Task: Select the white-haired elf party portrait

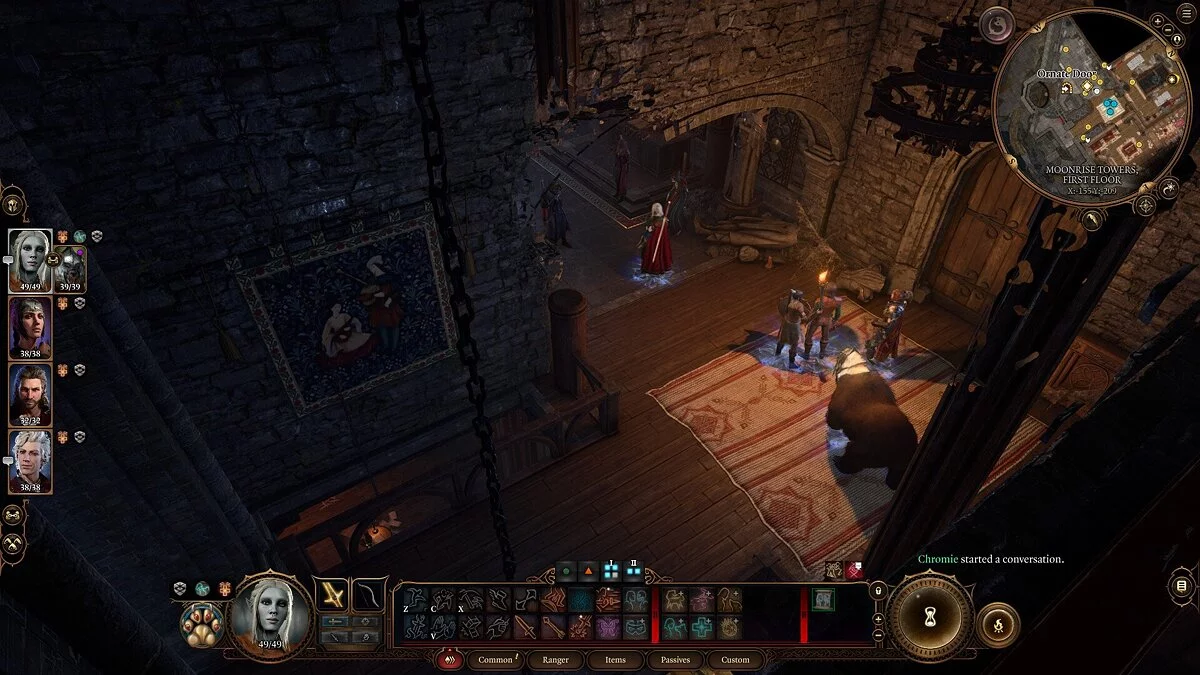Action: 29,260
